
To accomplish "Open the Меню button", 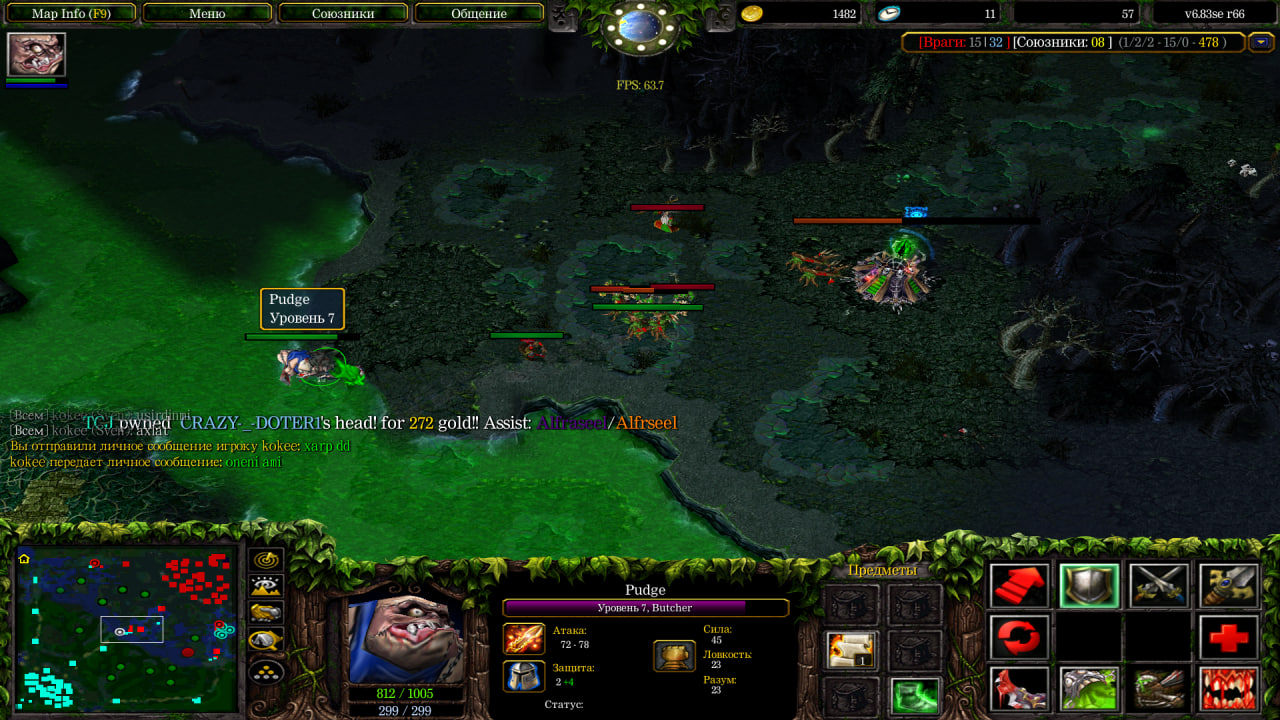I will [x=207, y=14].
